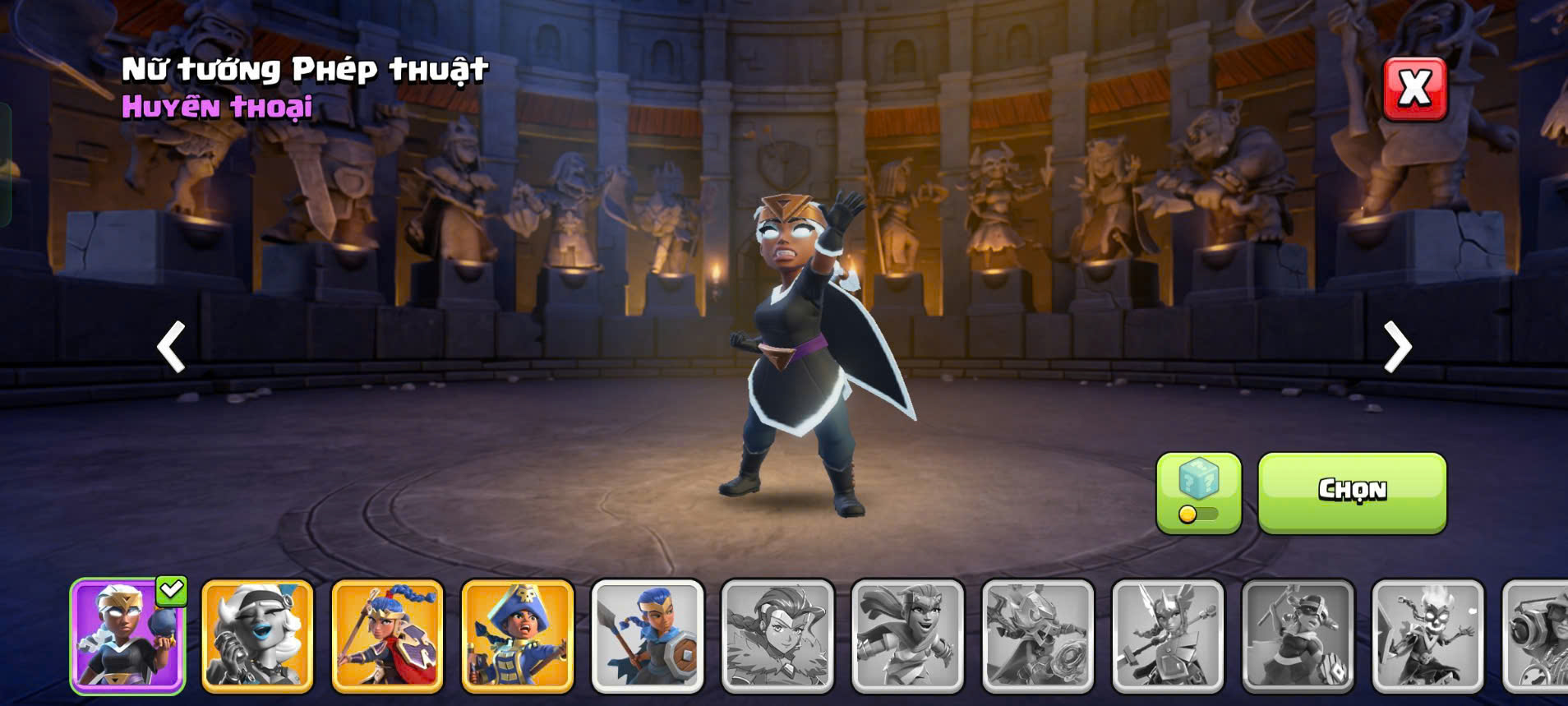Confirm the skin with the Chọn button
The height and width of the screenshot is (706, 1568).
[x=1352, y=492]
